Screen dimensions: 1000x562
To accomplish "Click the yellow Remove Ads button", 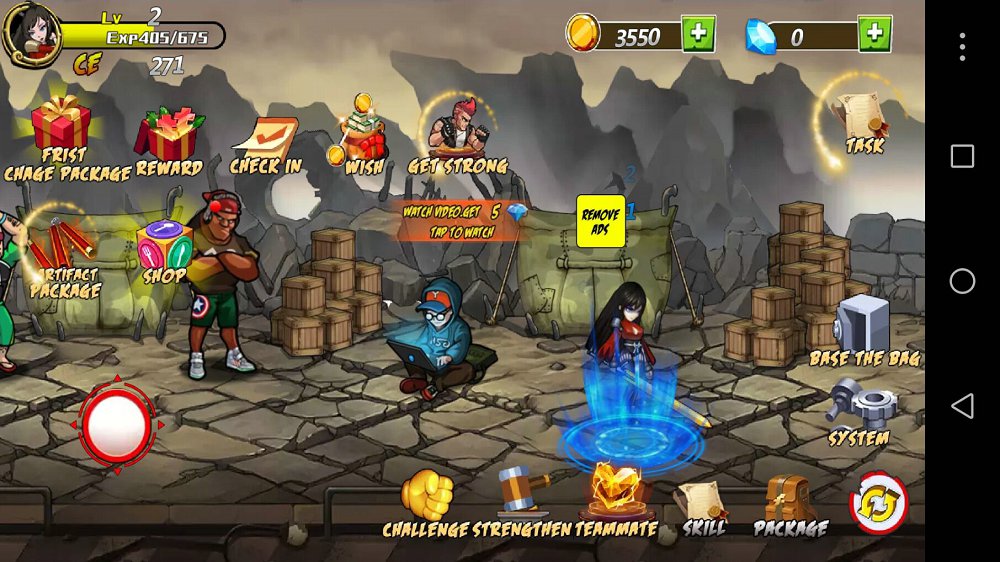I will click(x=600, y=221).
